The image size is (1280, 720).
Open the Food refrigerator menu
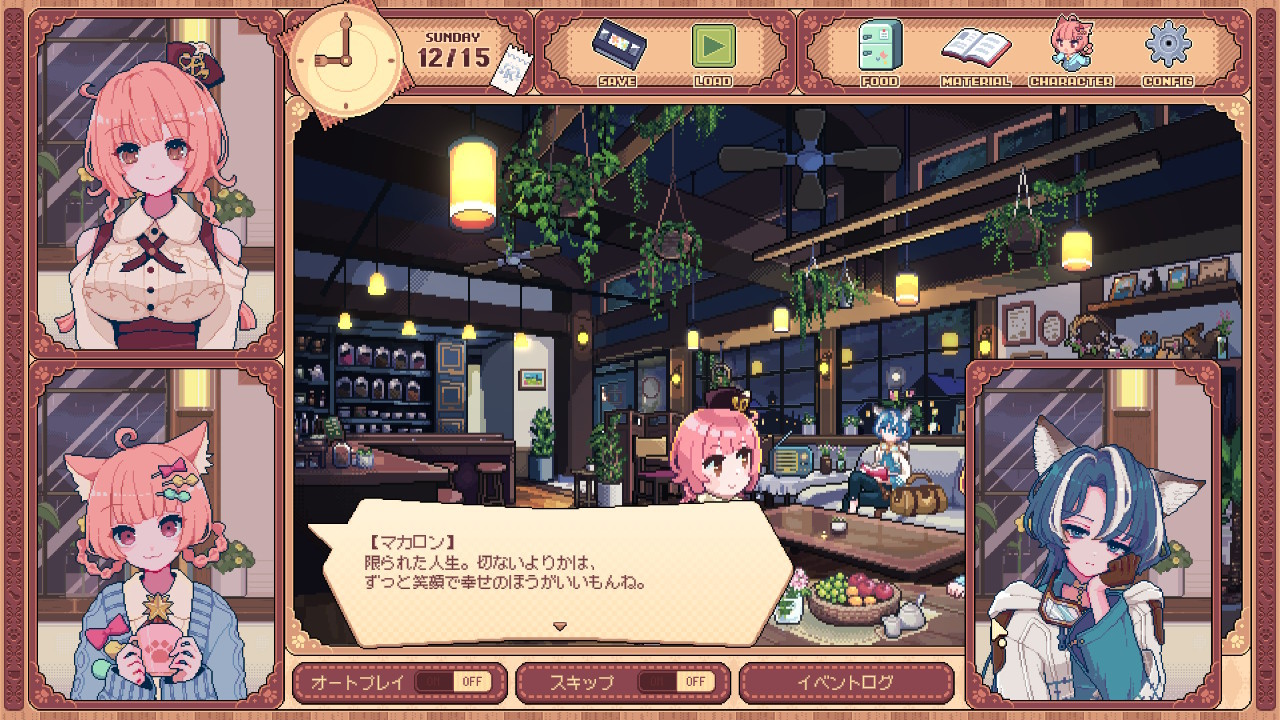(879, 48)
